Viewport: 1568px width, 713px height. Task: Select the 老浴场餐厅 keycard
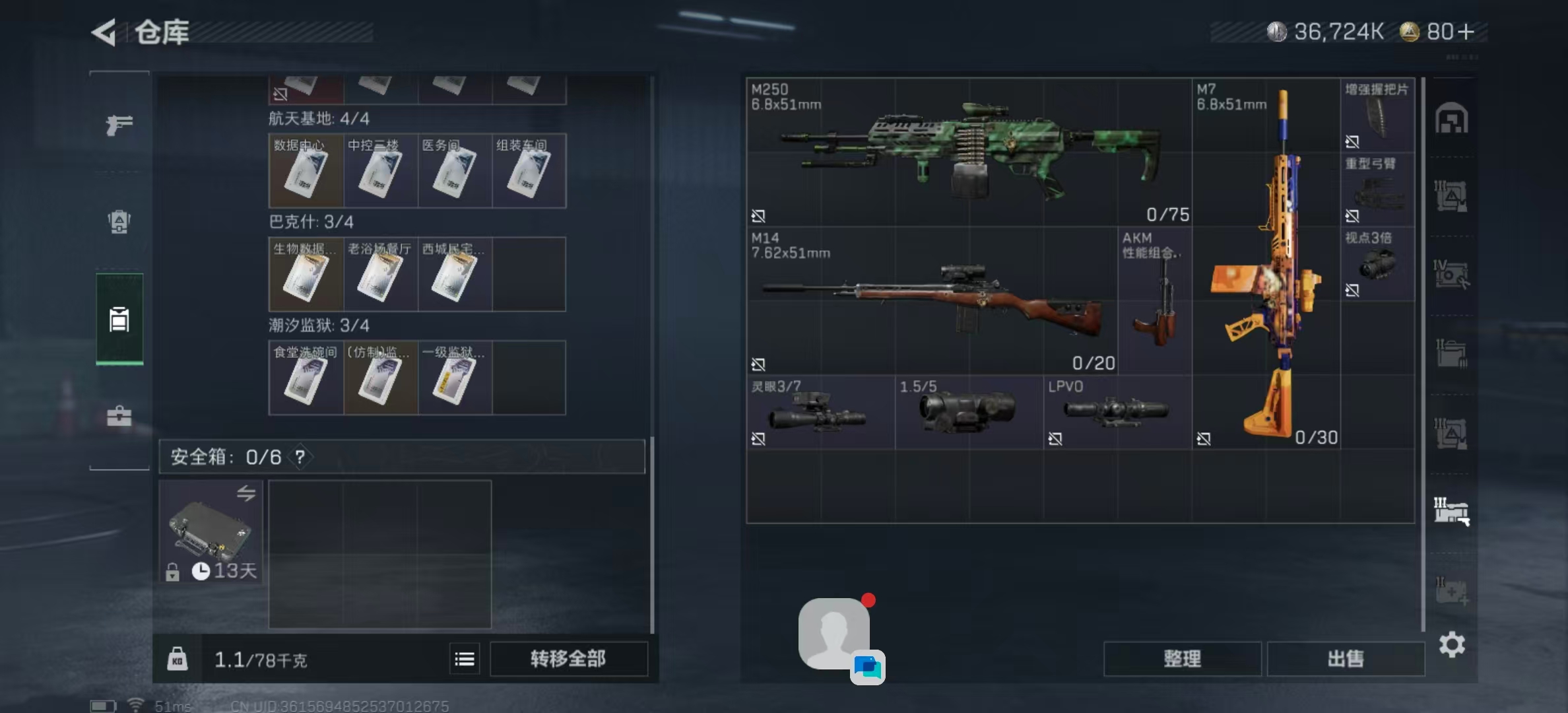(x=379, y=275)
